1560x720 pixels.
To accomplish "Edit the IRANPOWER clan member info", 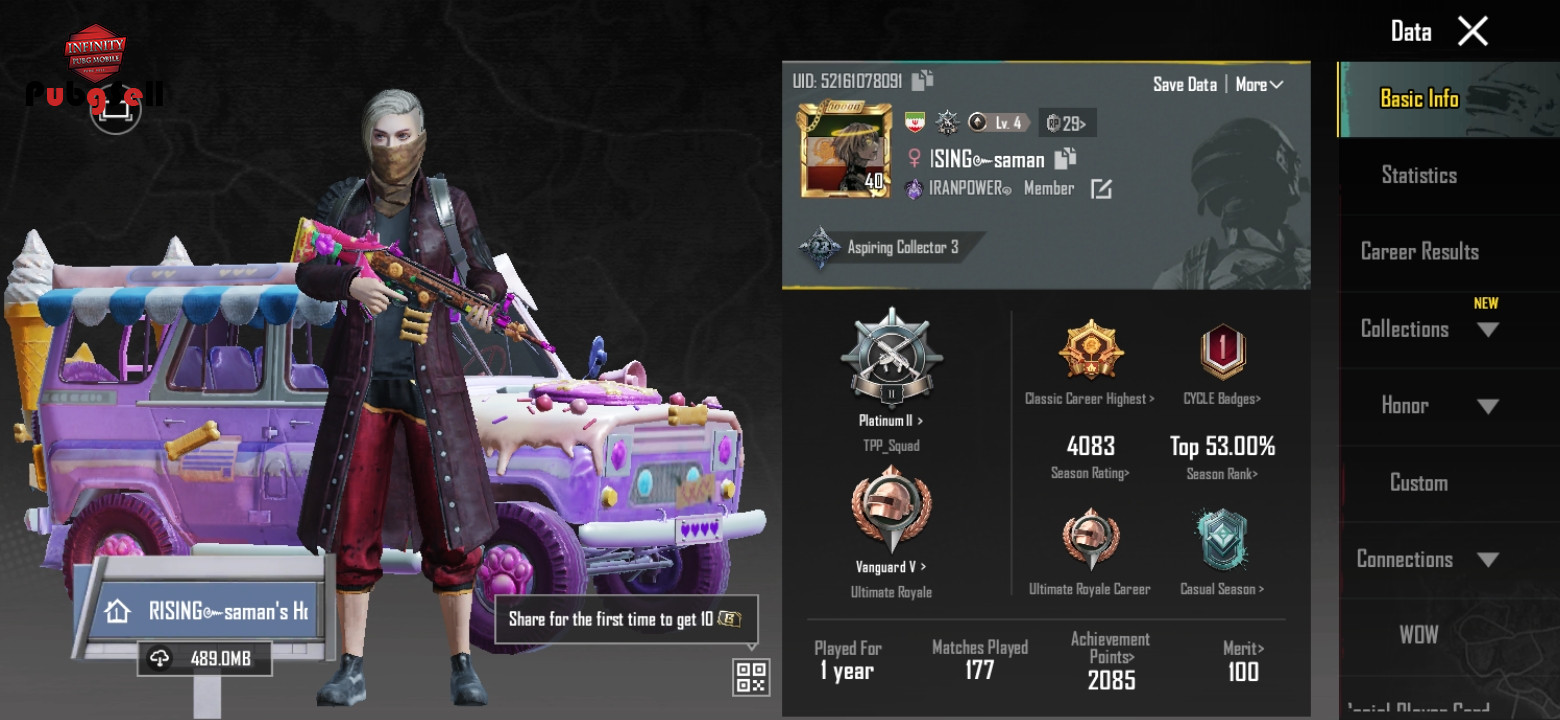I will point(1101,189).
